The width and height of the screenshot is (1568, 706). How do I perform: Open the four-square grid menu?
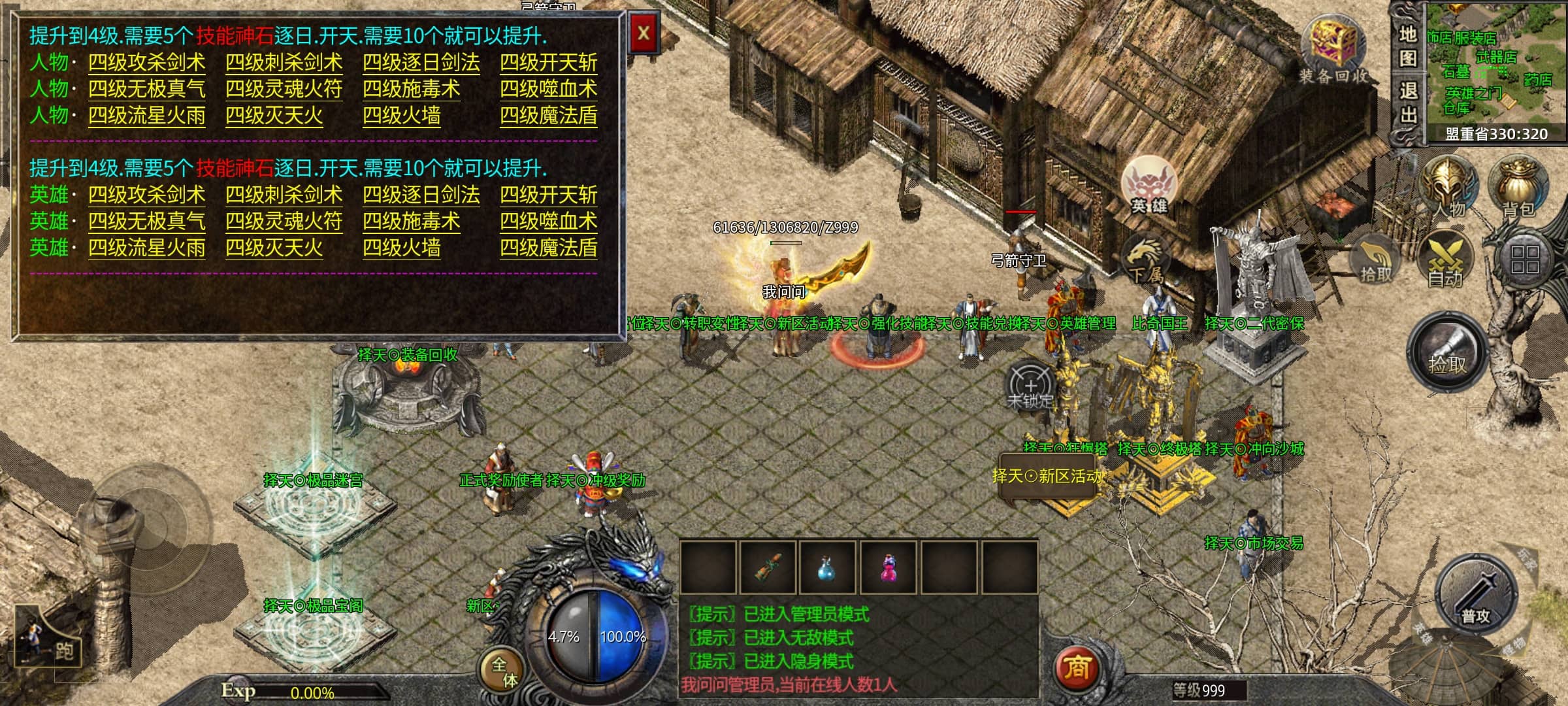(1525, 260)
